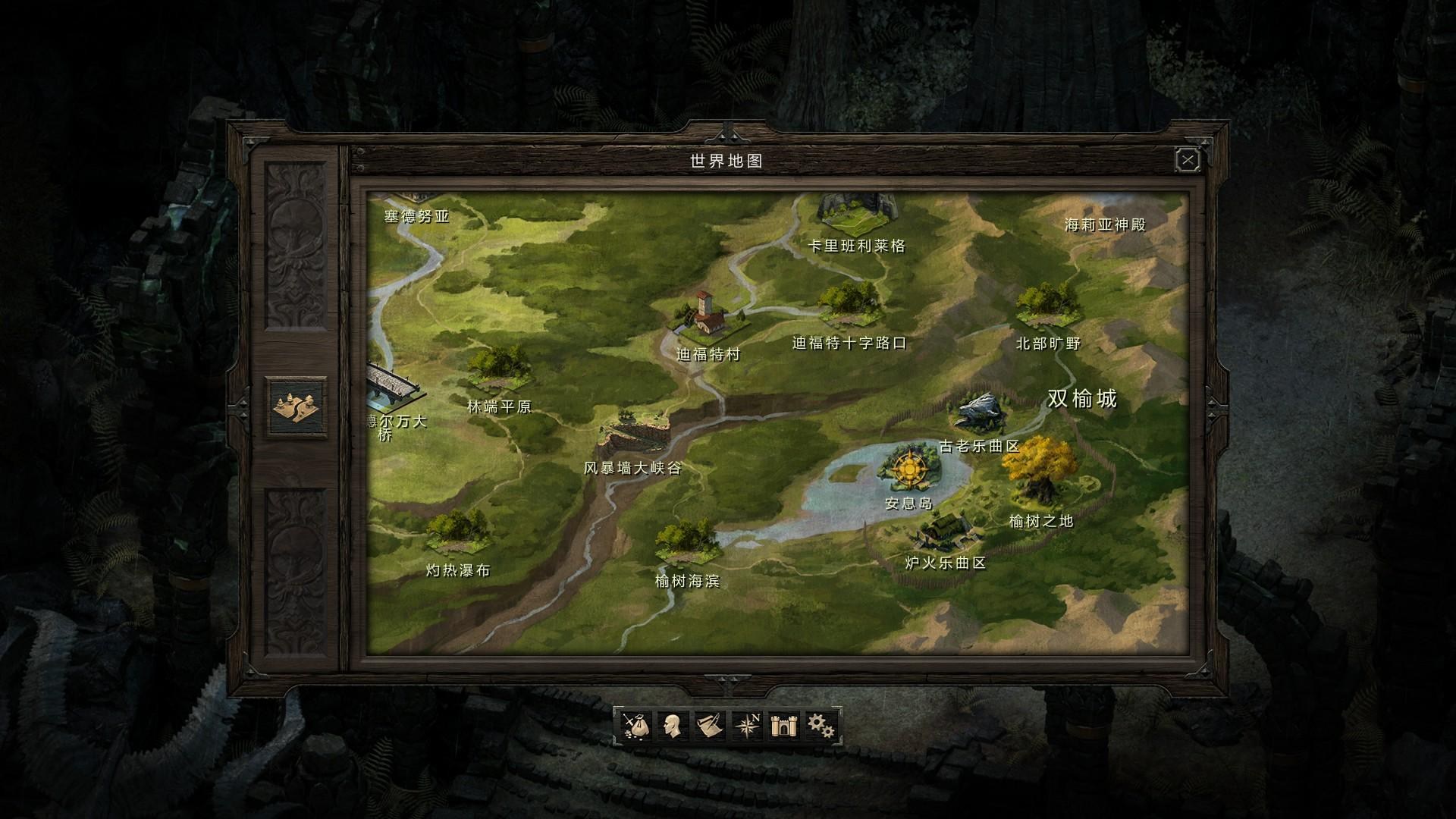The height and width of the screenshot is (819, 1456).
Task: Select the 卡里班利莱格 map location
Action: [x=858, y=211]
